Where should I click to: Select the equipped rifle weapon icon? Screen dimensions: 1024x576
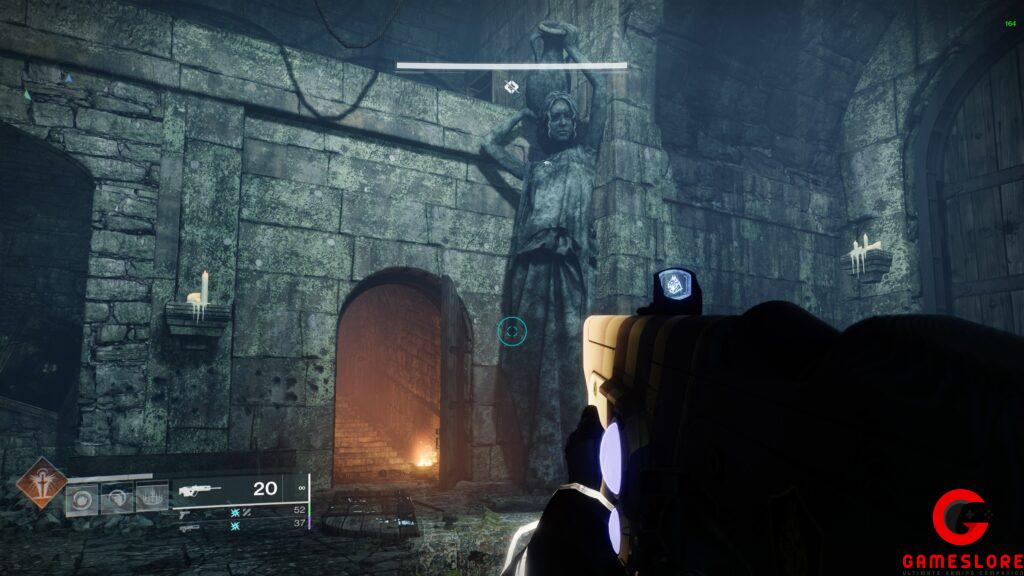click(x=202, y=490)
